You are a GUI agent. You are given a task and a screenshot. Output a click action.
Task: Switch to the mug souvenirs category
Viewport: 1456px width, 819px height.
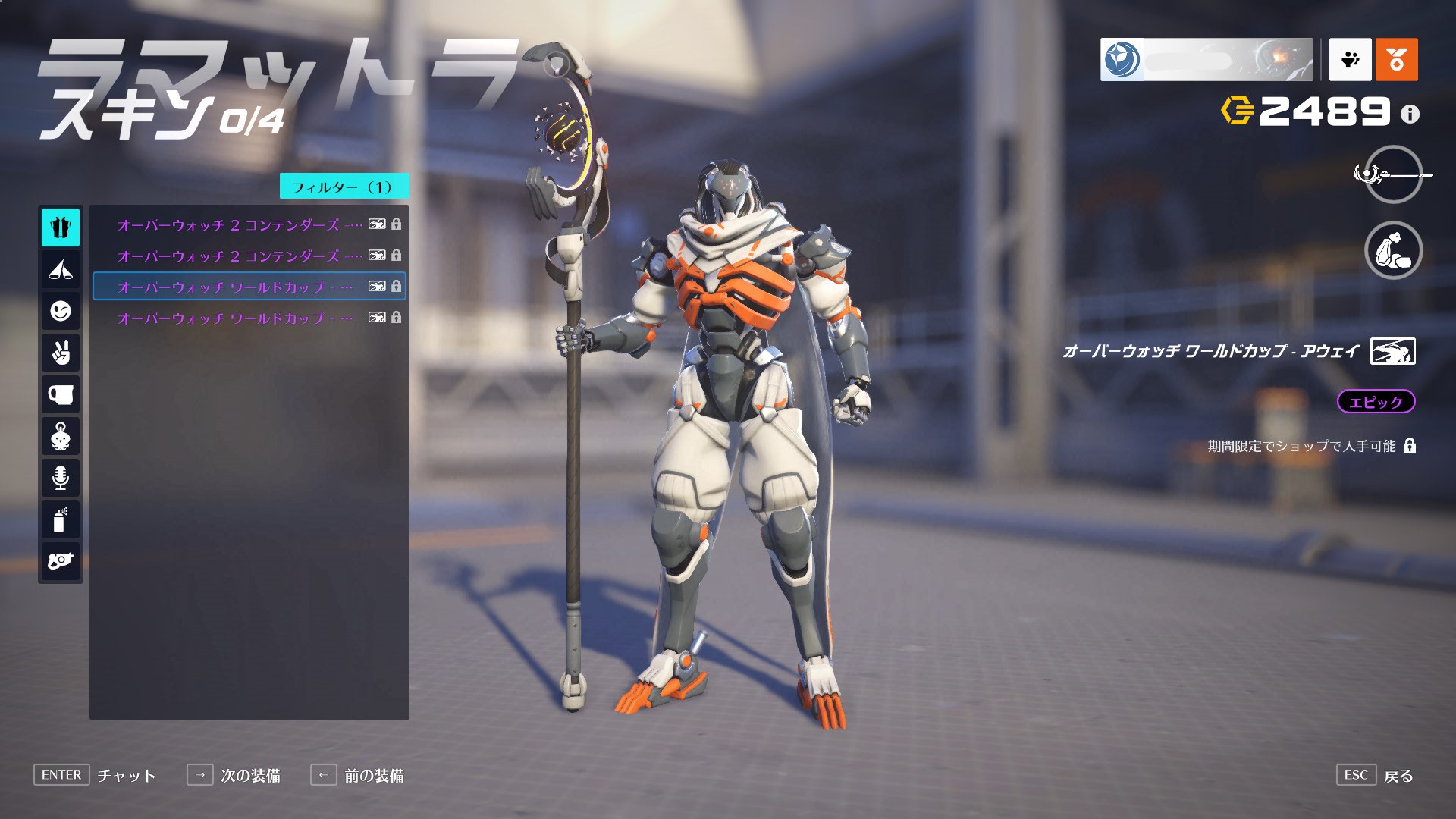pyautogui.click(x=61, y=394)
